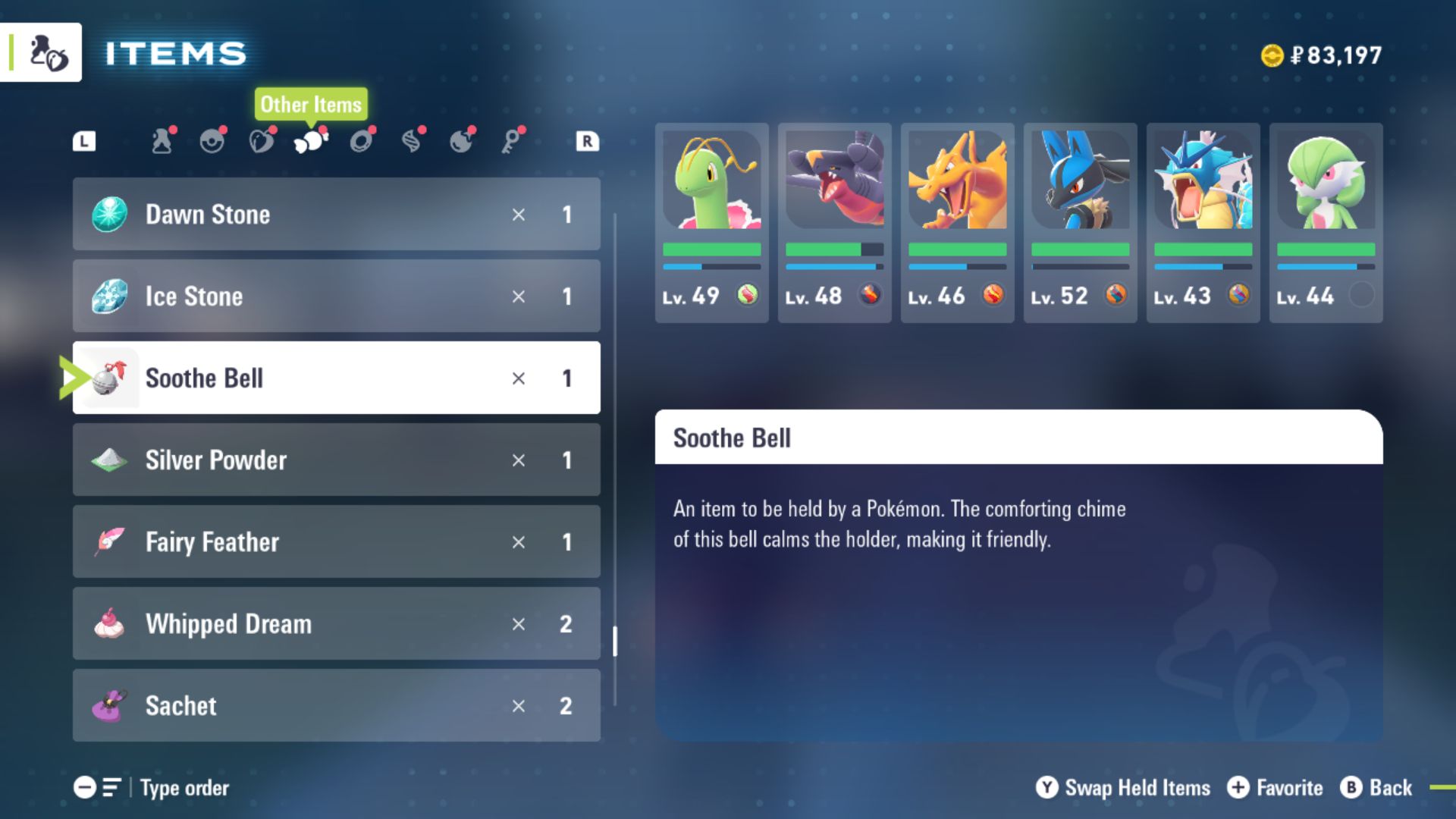Image resolution: width=1456 pixels, height=819 pixels.
Task: Switch to the potion bottle medicine tab
Action: click(162, 141)
